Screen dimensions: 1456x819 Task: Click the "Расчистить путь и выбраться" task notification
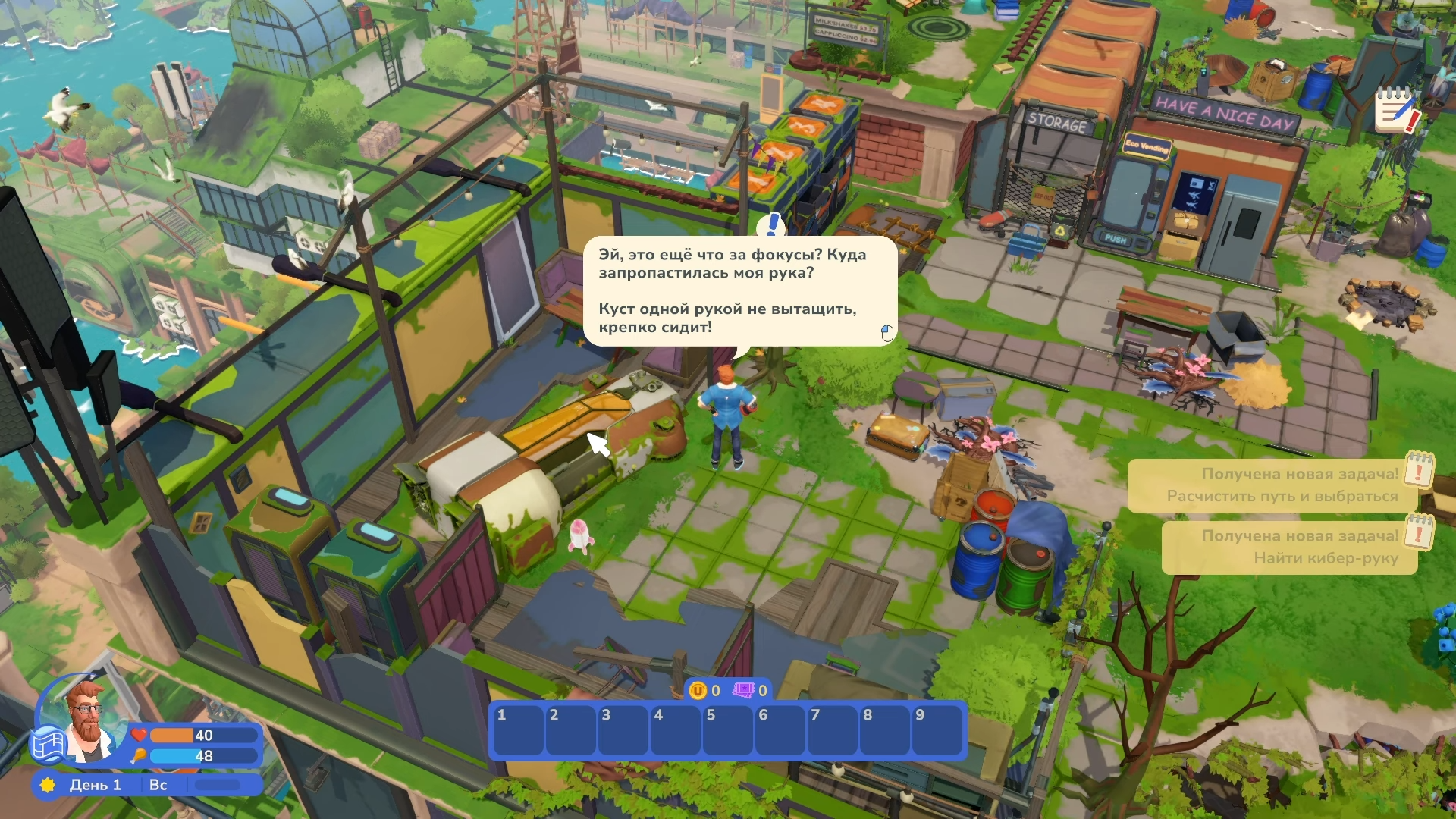(x=1274, y=485)
